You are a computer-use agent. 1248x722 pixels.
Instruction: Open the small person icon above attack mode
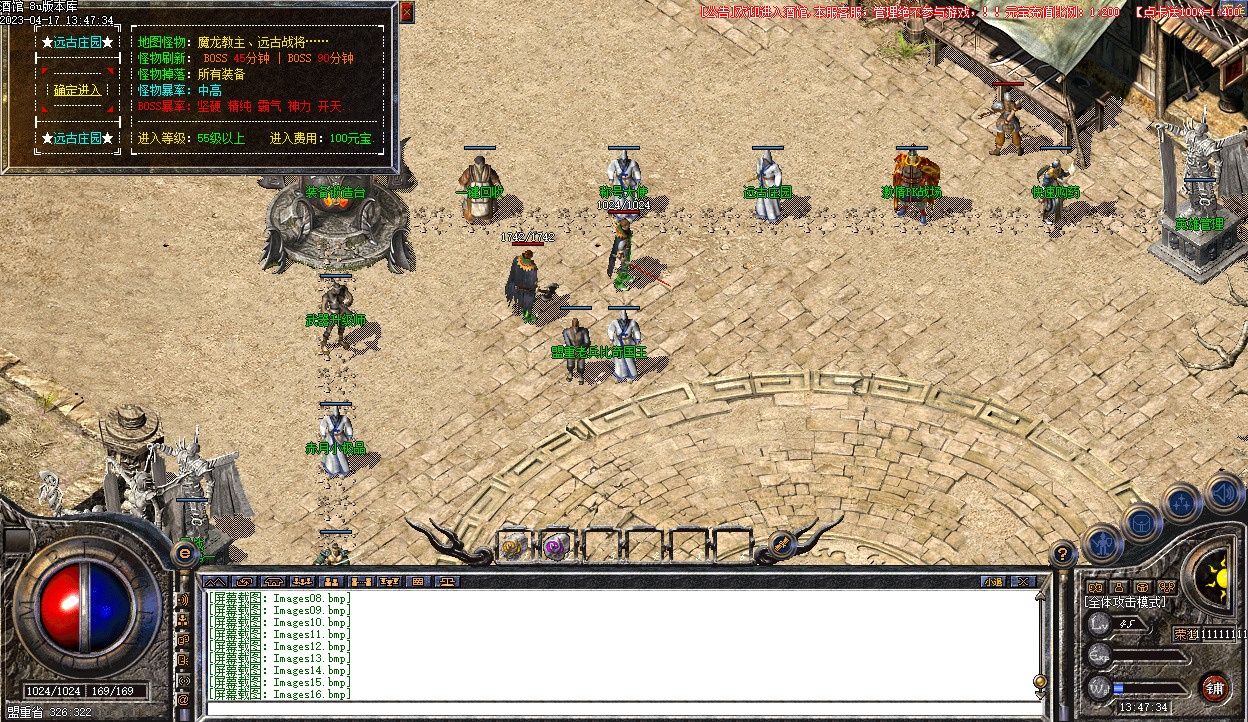tap(1119, 587)
